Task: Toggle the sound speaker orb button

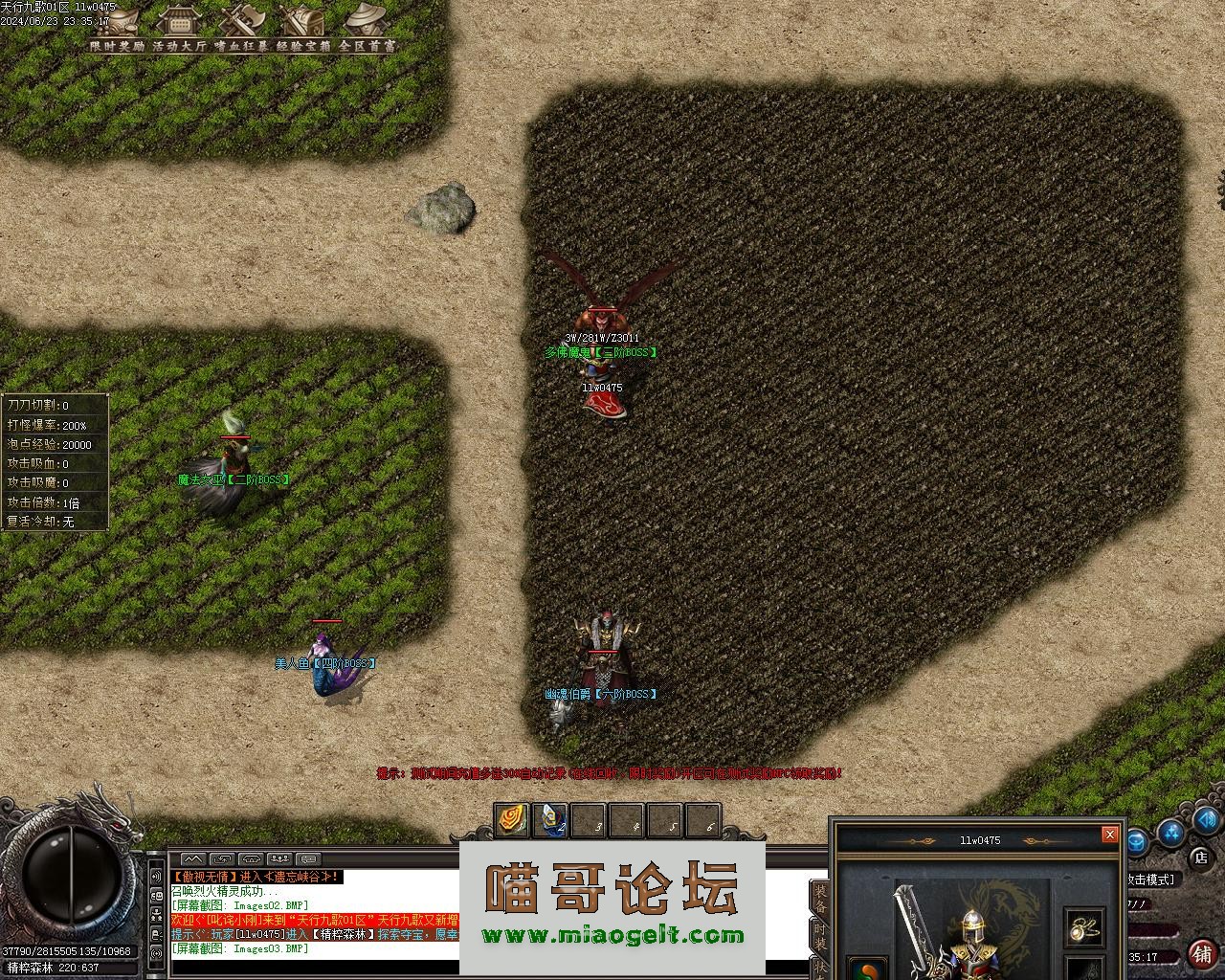Action: tap(1207, 820)
